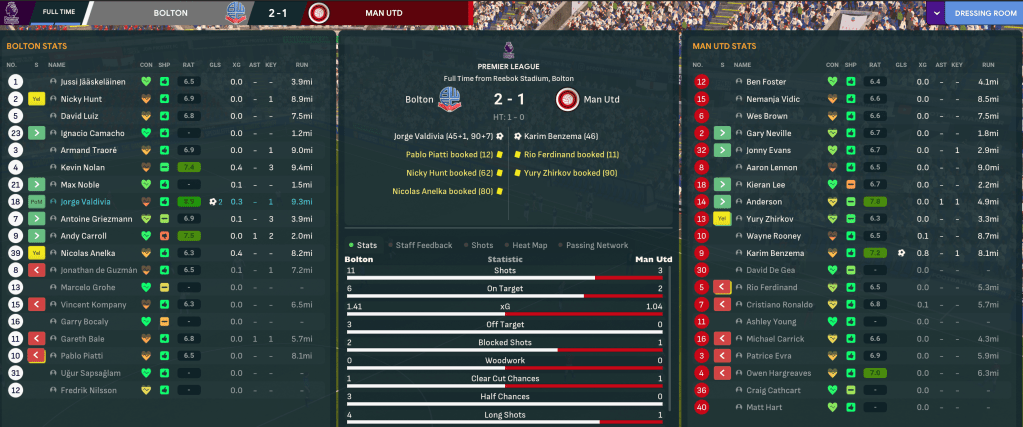Select Jorge Valdivia in Bolton stats

coord(94,201)
